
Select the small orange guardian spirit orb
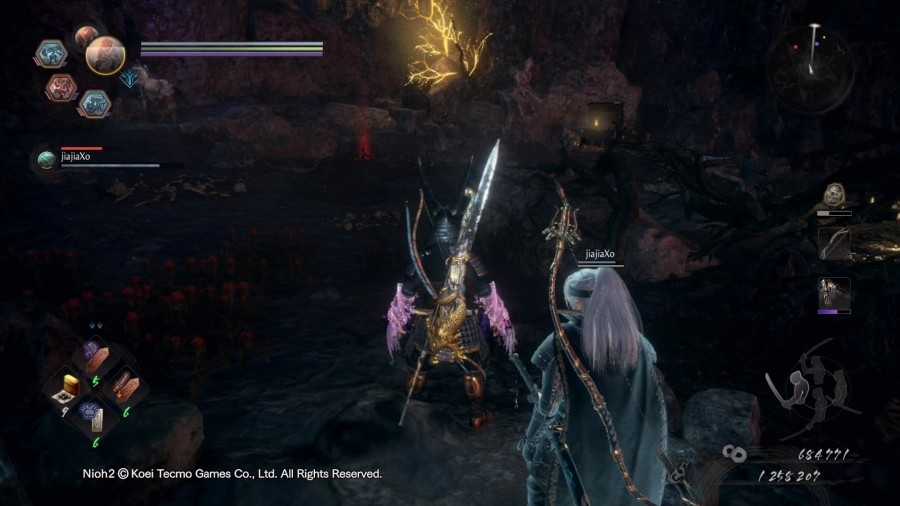(86, 36)
